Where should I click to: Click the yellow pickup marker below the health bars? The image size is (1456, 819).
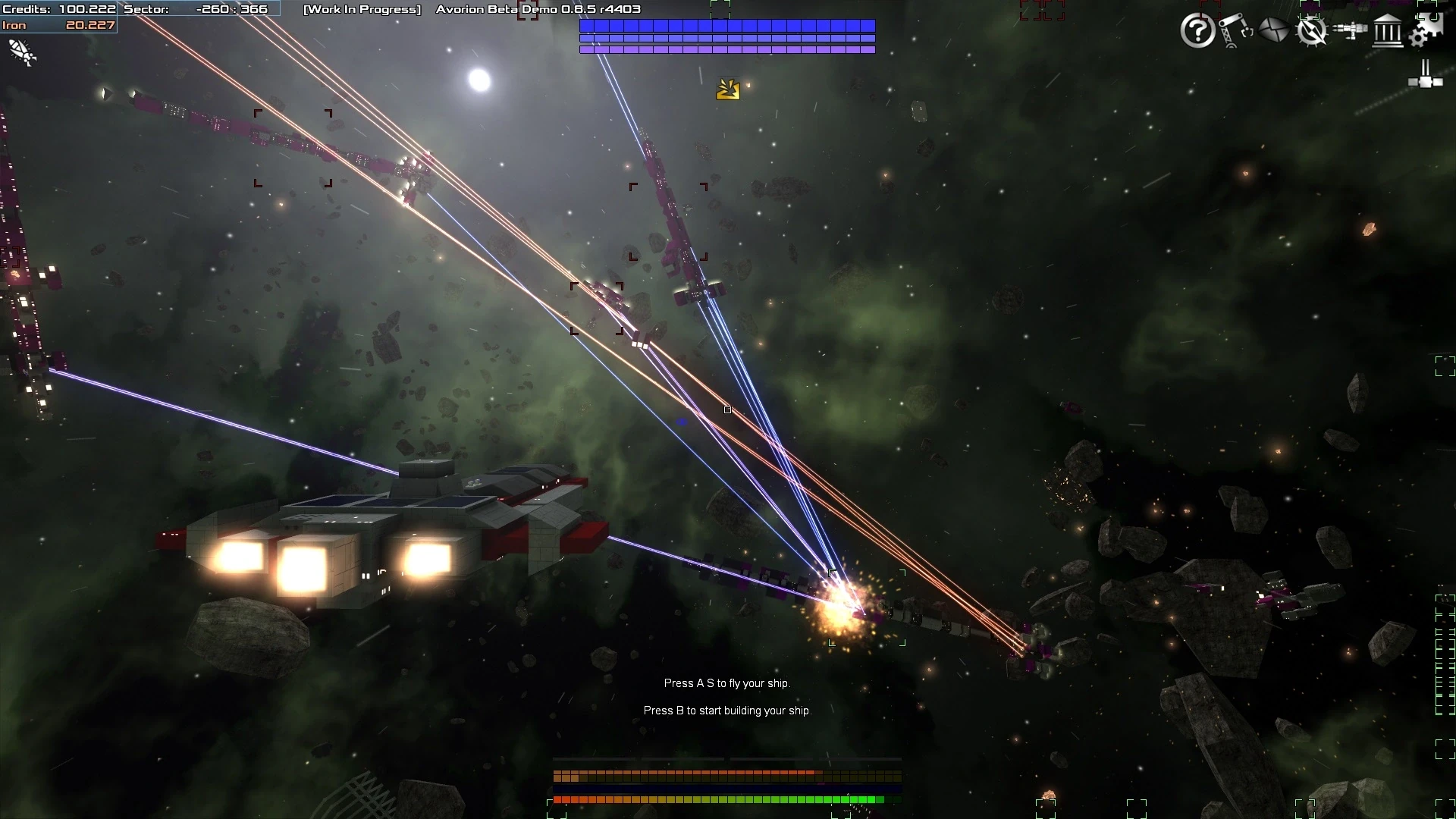(x=727, y=89)
